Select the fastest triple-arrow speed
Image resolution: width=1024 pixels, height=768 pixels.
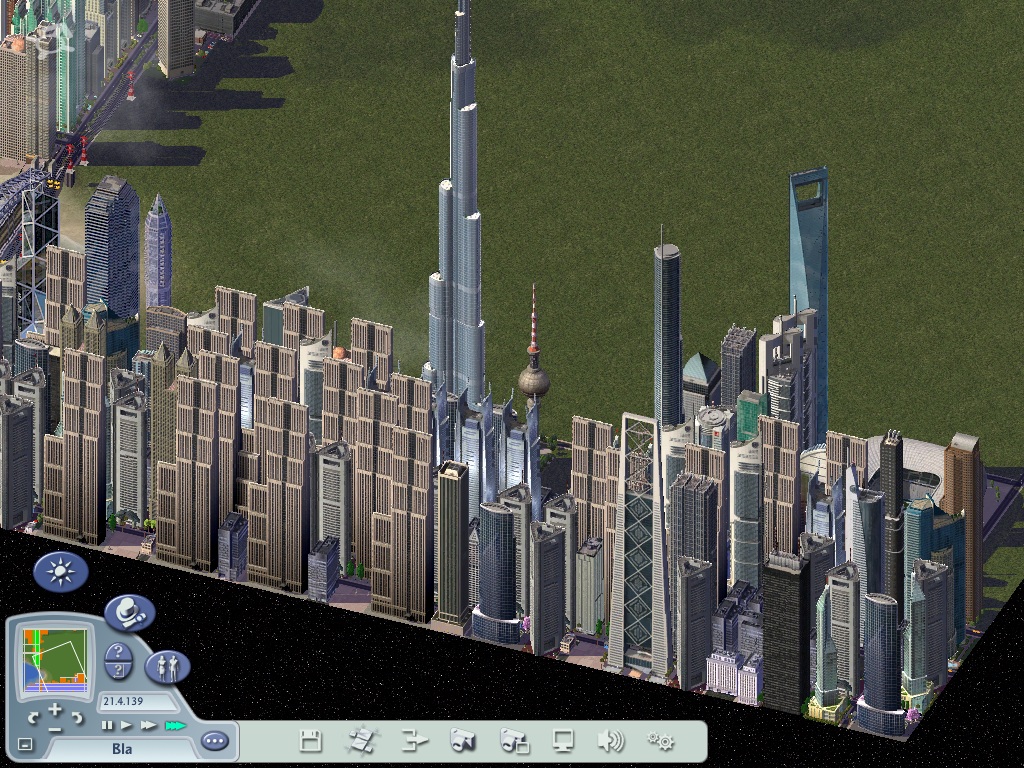coord(175,725)
